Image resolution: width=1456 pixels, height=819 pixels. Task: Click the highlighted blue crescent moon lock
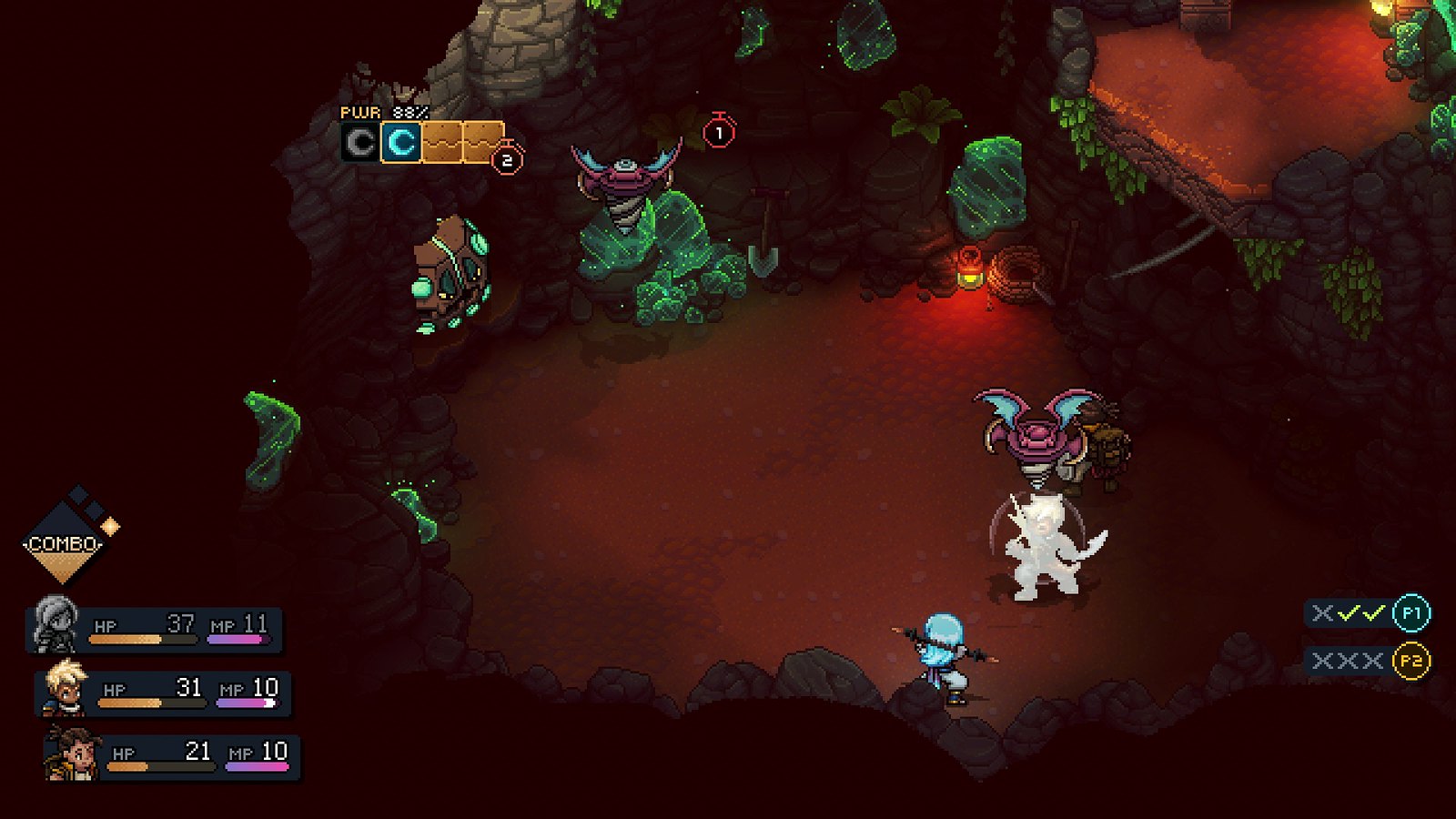point(401,143)
